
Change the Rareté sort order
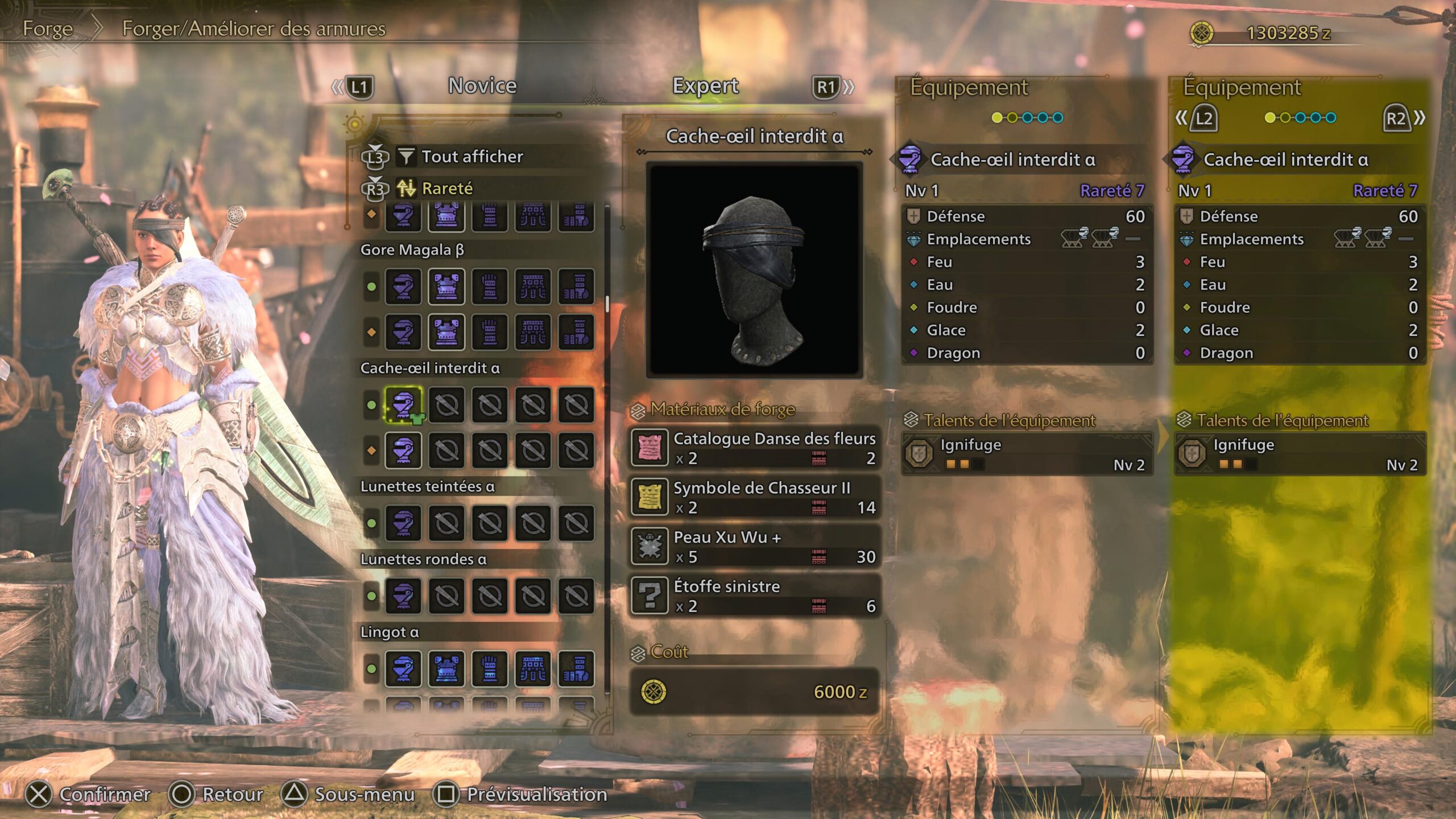point(447,188)
